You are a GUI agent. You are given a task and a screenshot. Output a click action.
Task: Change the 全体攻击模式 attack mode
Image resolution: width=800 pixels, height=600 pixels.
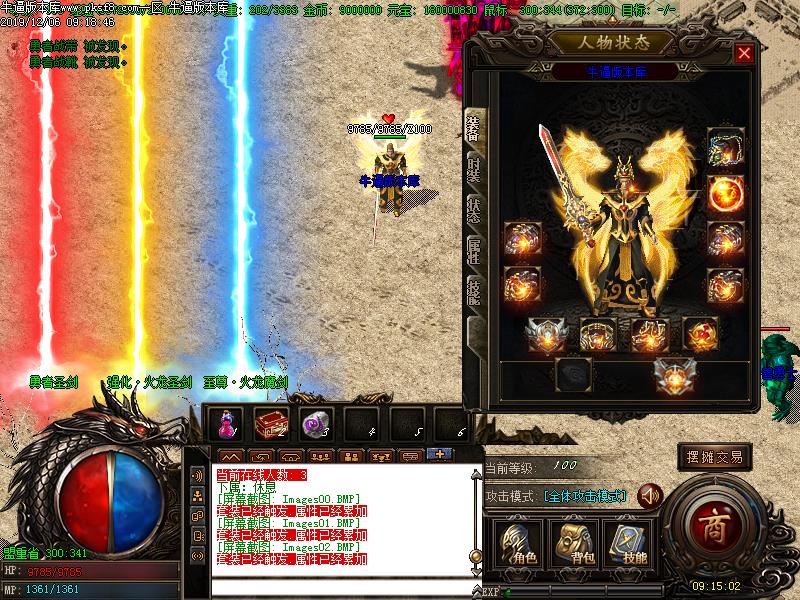[x=585, y=496]
